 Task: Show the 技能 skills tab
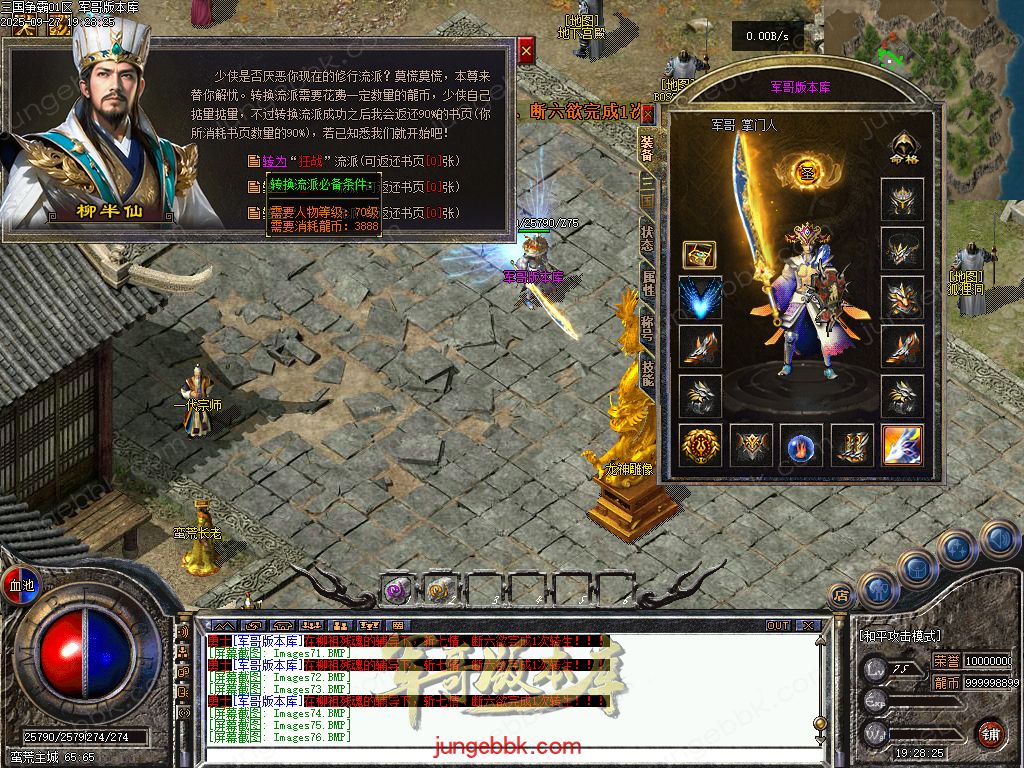pyautogui.click(x=647, y=374)
